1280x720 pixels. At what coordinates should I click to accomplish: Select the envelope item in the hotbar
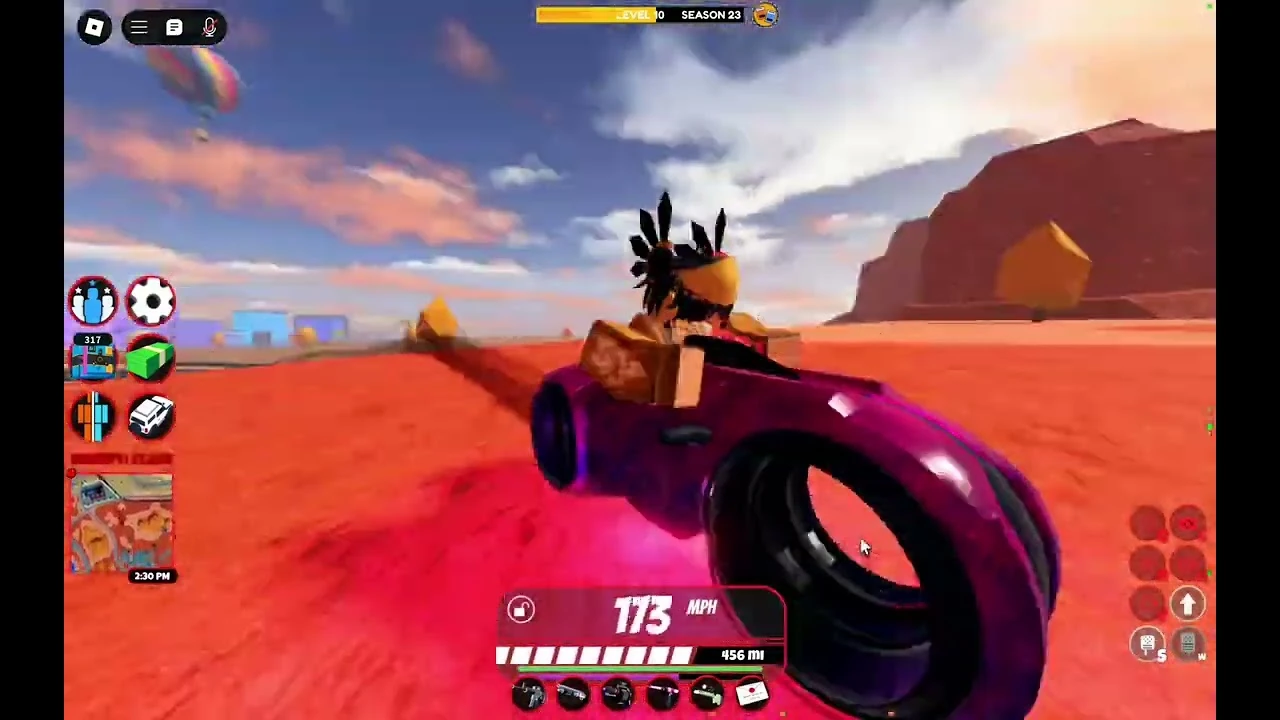(752, 693)
